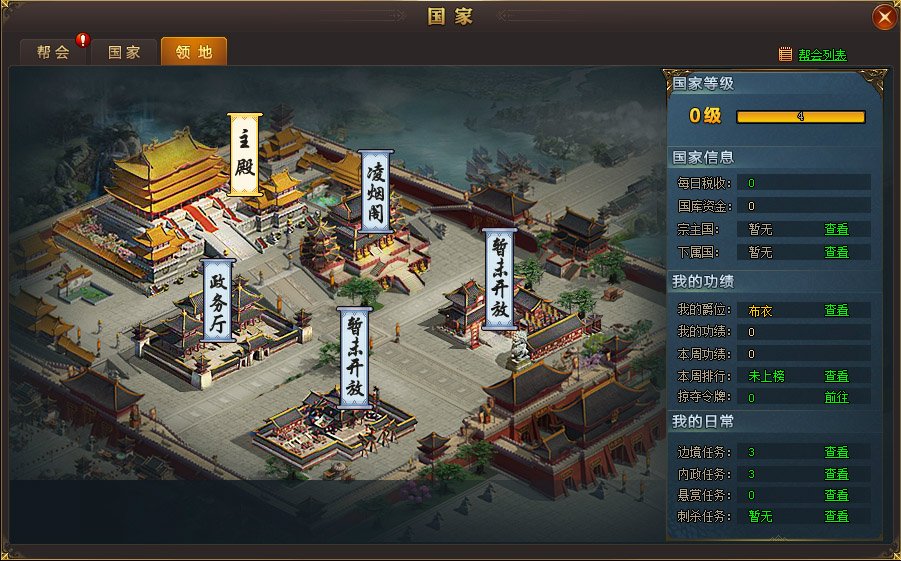View the 边境任务 quests

[836, 452]
